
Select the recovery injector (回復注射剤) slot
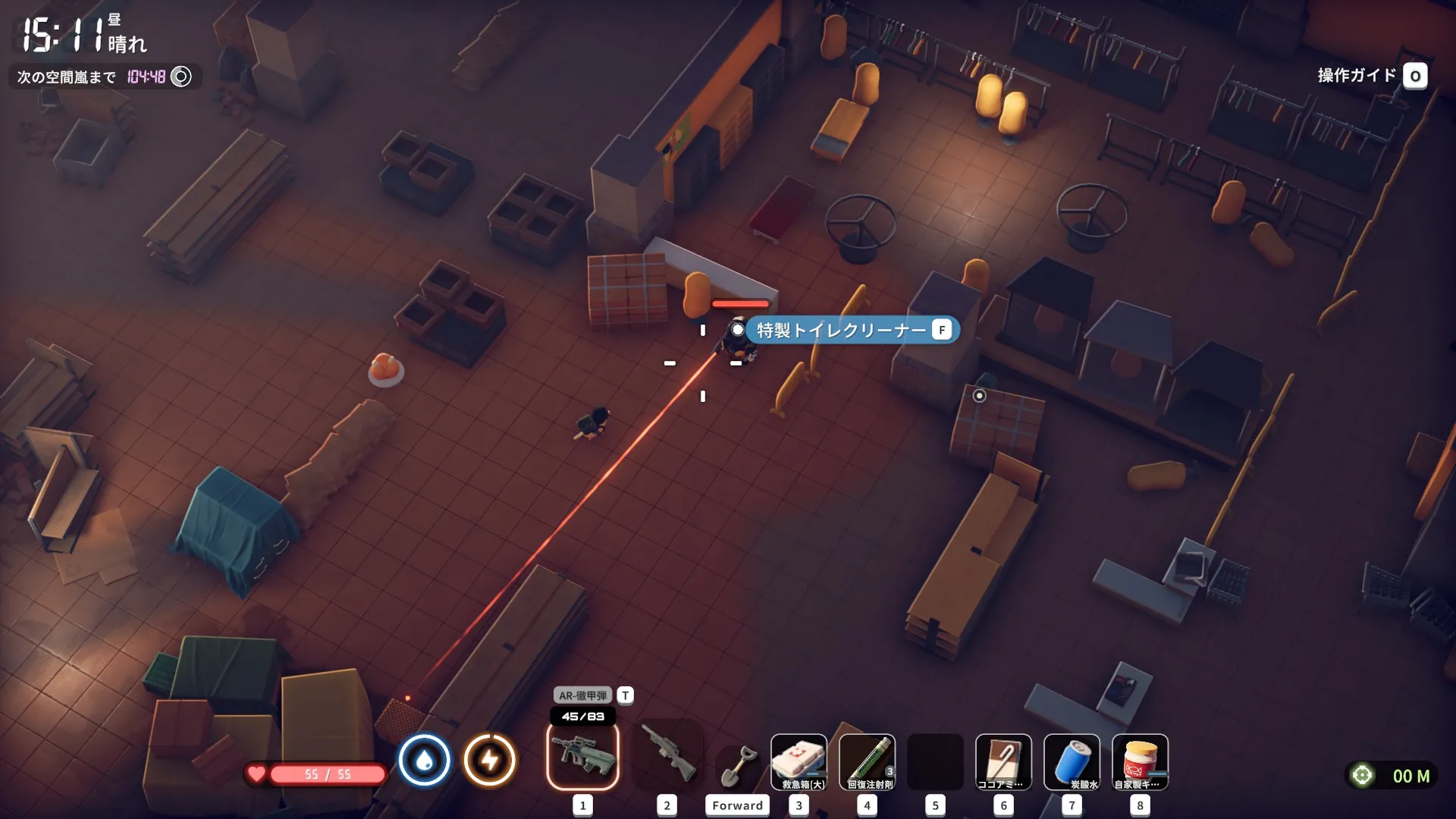click(867, 761)
